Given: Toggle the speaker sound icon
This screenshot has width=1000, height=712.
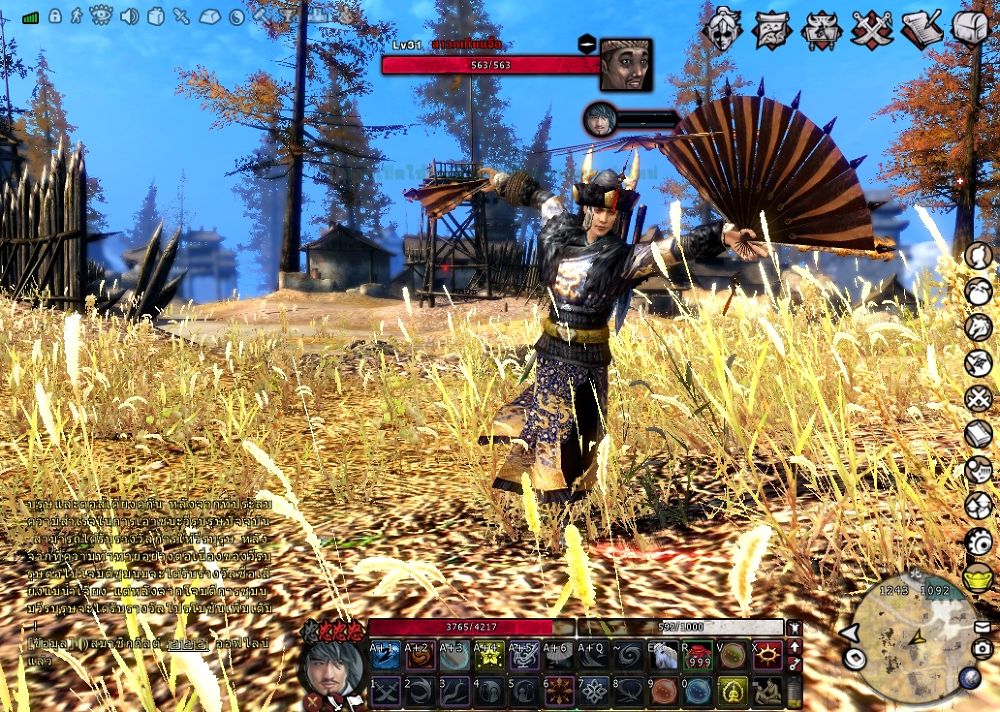Looking at the screenshot, I should click(129, 16).
